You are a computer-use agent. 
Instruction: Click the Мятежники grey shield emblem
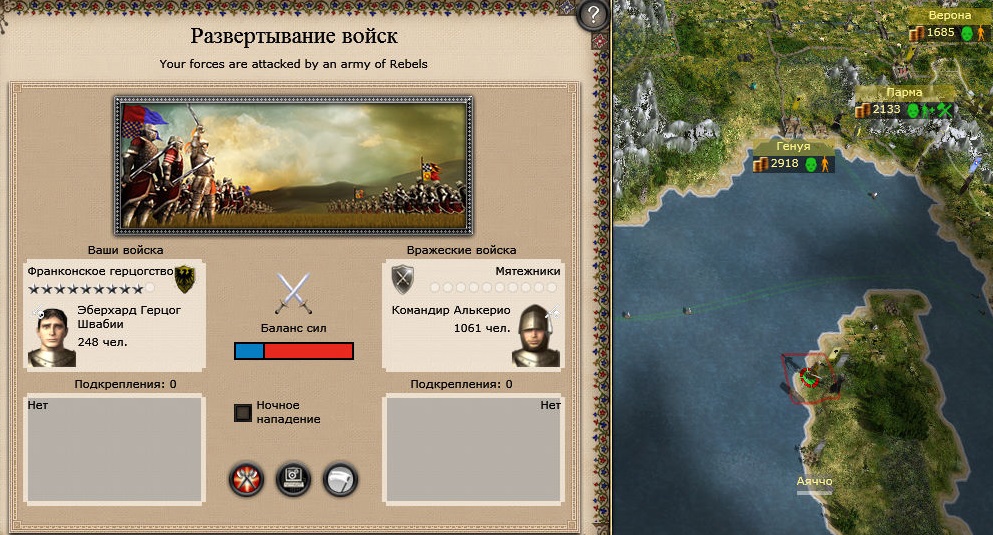(x=403, y=277)
